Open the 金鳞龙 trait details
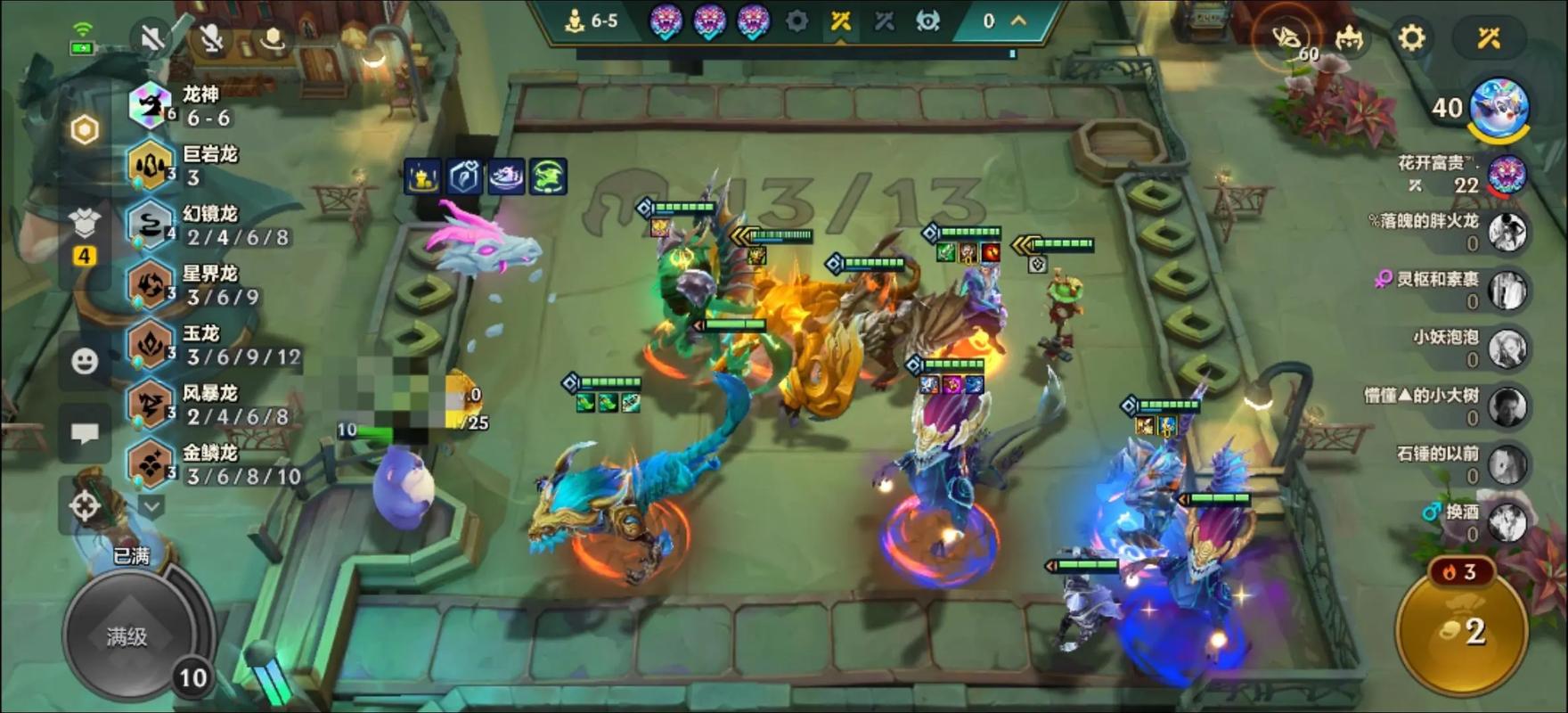Image resolution: width=1568 pixels, height=713 pixels. click(x=183, y=463)
